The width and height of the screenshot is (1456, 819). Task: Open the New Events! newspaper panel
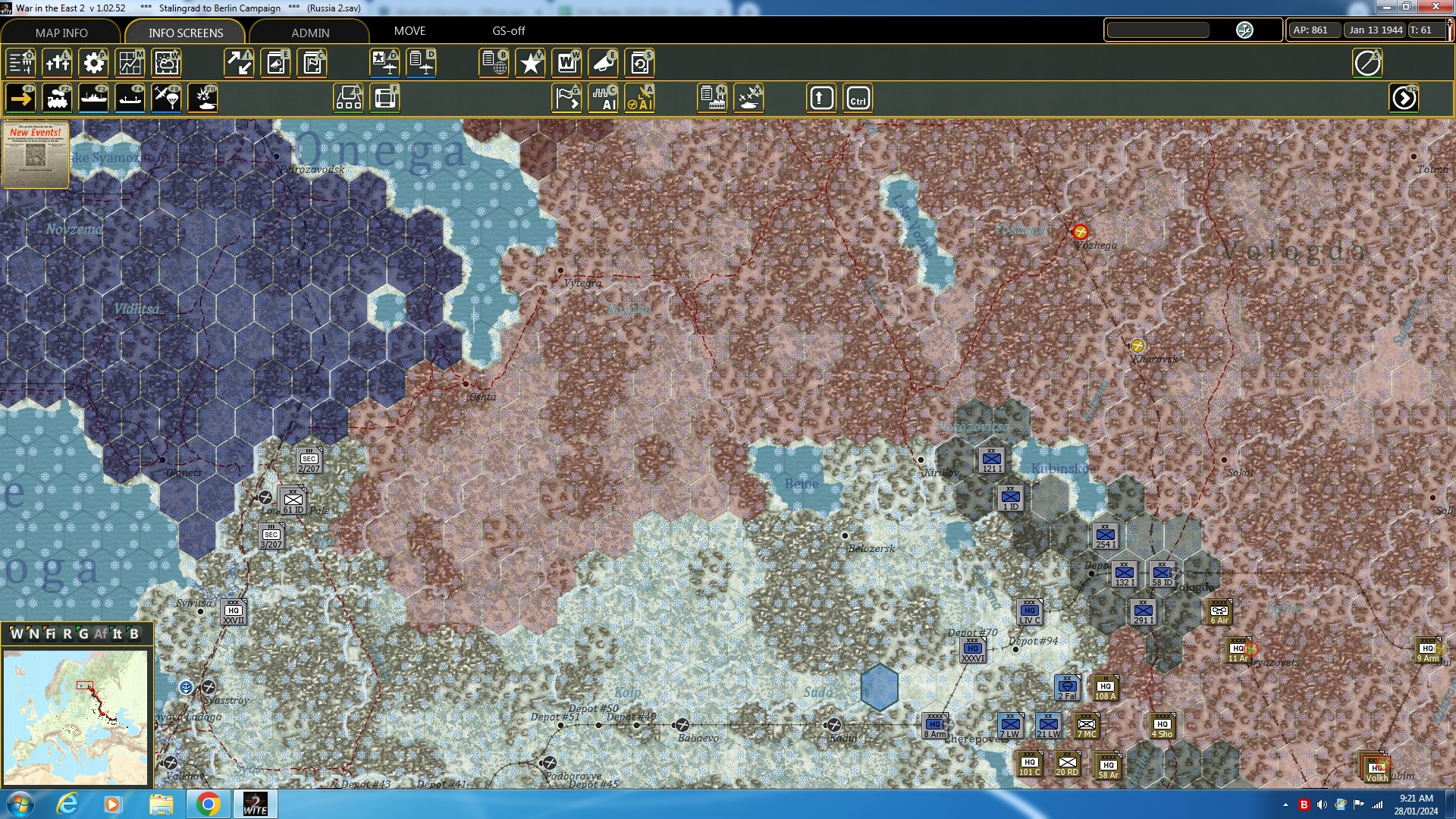[x=35, y=152]
